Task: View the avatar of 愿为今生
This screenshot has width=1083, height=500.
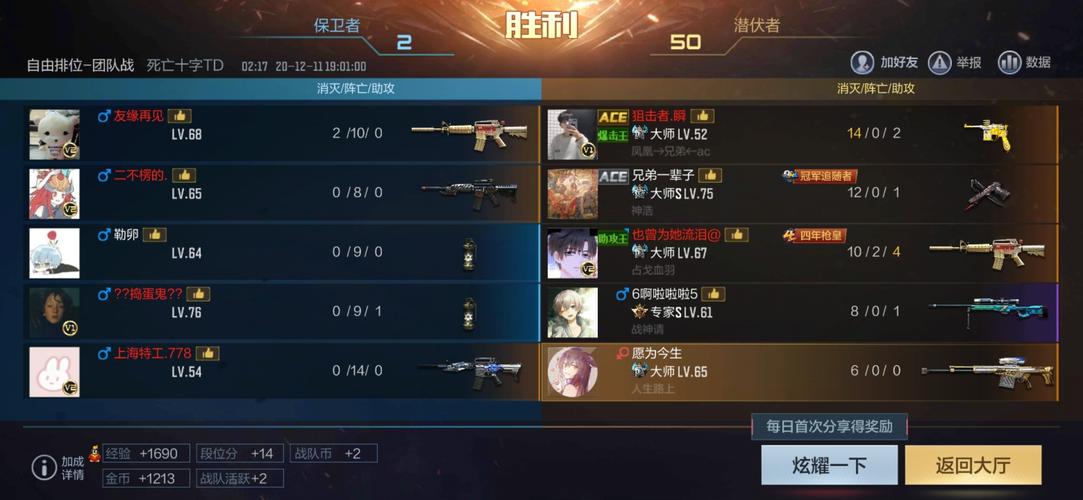Action: (573, 372)
